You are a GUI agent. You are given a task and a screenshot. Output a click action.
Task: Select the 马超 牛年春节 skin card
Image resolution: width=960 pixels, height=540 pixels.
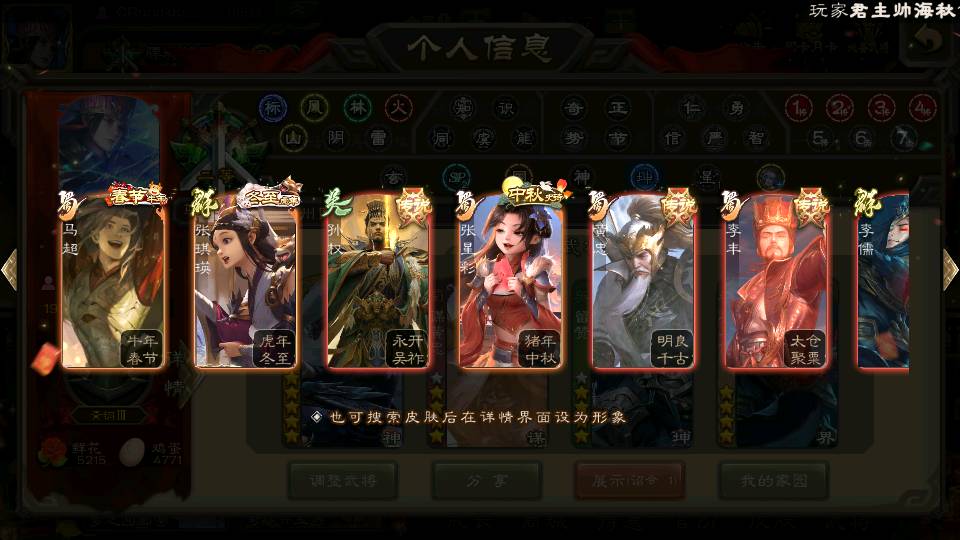tap(113, 282)
